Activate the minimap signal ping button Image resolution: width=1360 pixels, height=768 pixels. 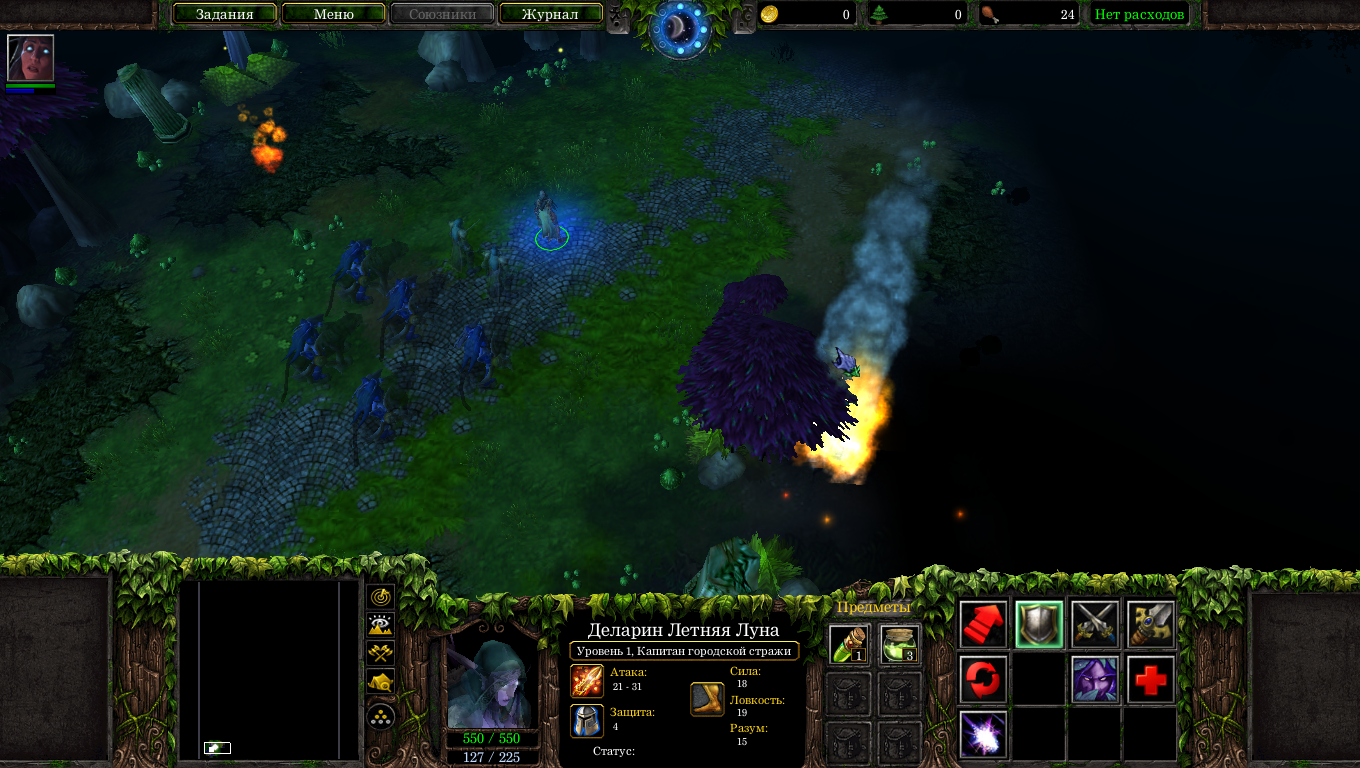[381, 597]
